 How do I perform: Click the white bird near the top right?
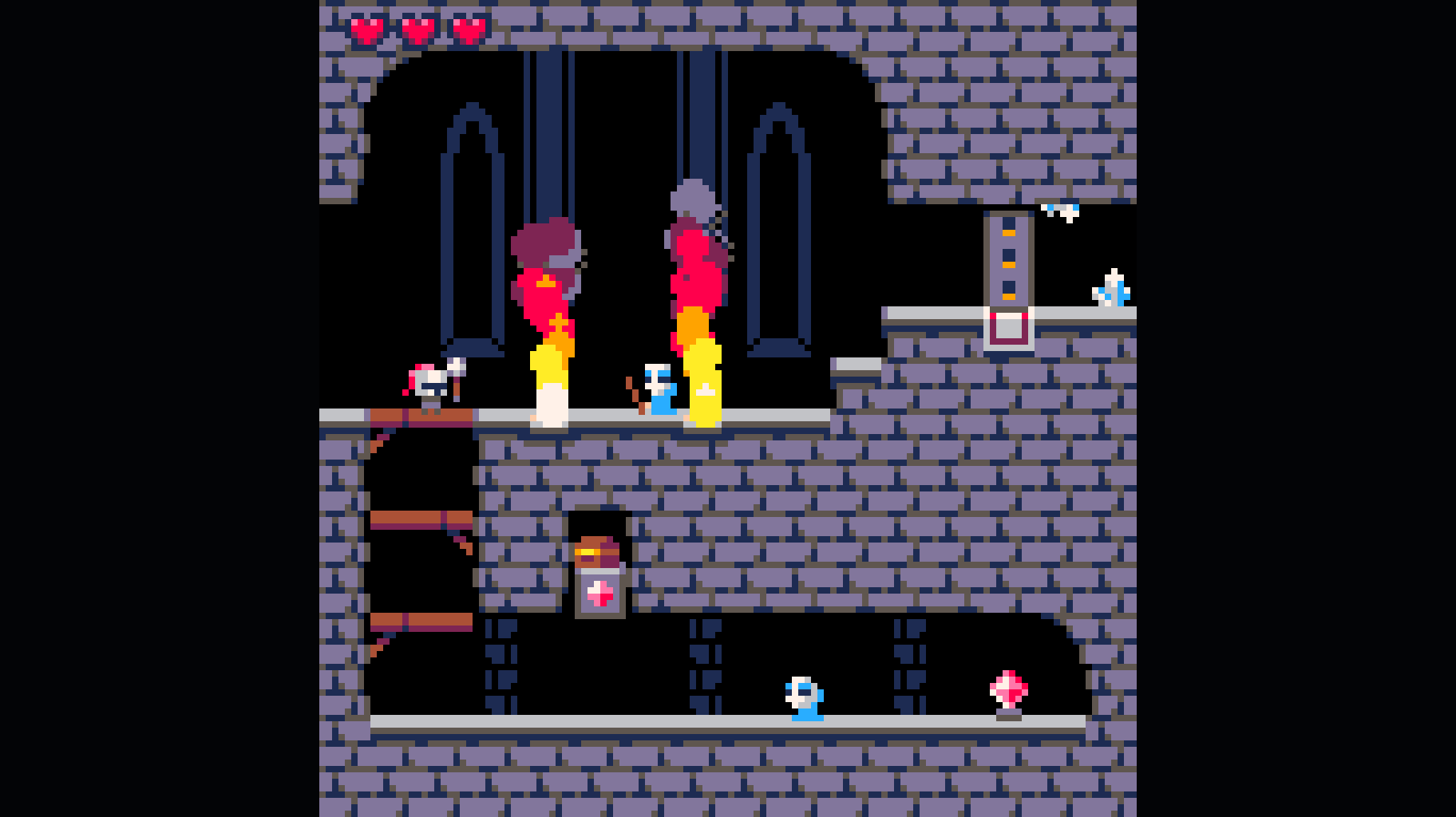point(1062,211)
